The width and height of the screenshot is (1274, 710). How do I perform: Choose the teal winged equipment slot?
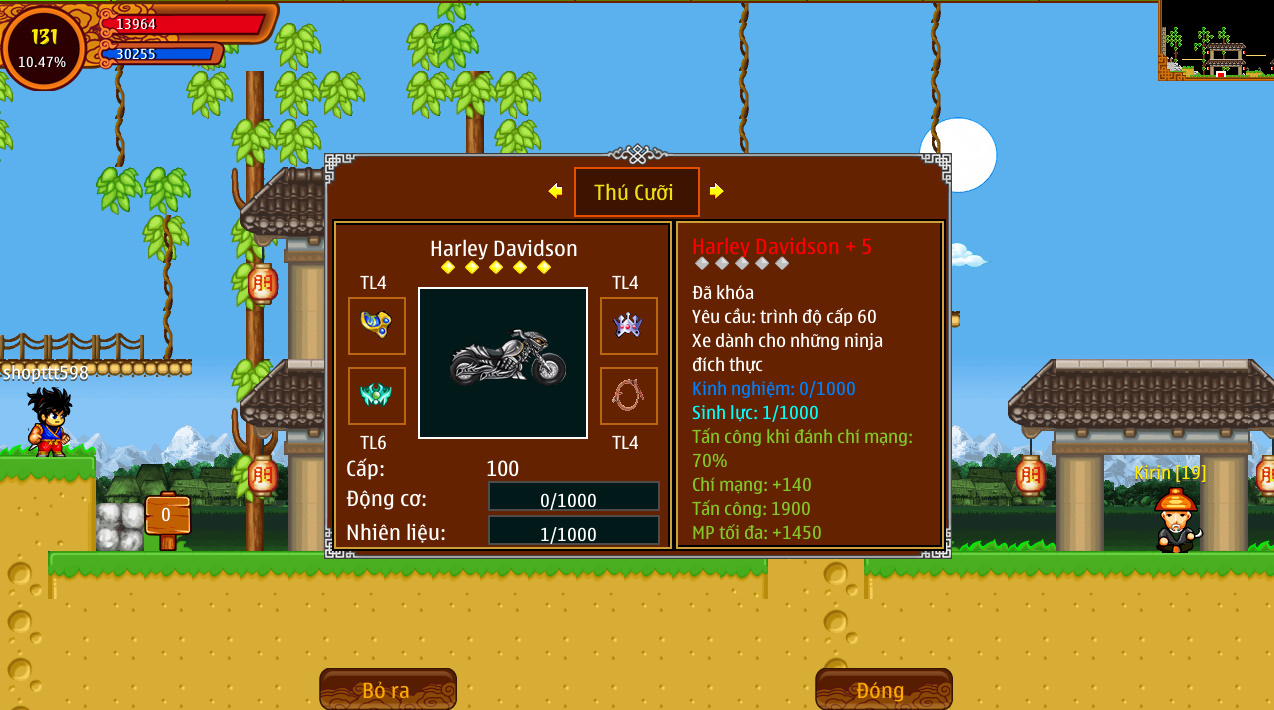(377, 396)
